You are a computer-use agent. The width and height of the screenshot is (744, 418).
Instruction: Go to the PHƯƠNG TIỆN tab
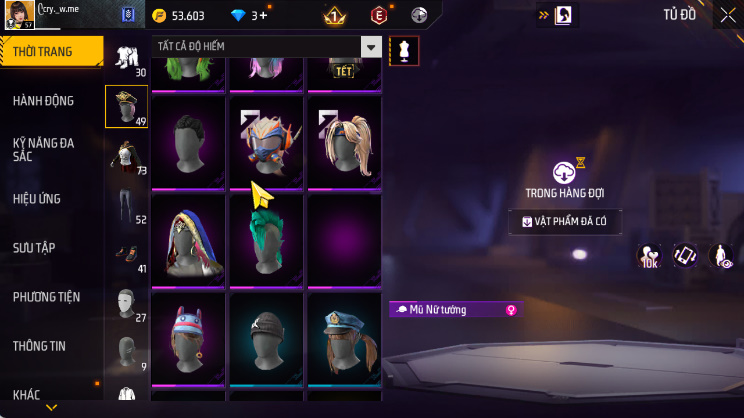(46, 297)
